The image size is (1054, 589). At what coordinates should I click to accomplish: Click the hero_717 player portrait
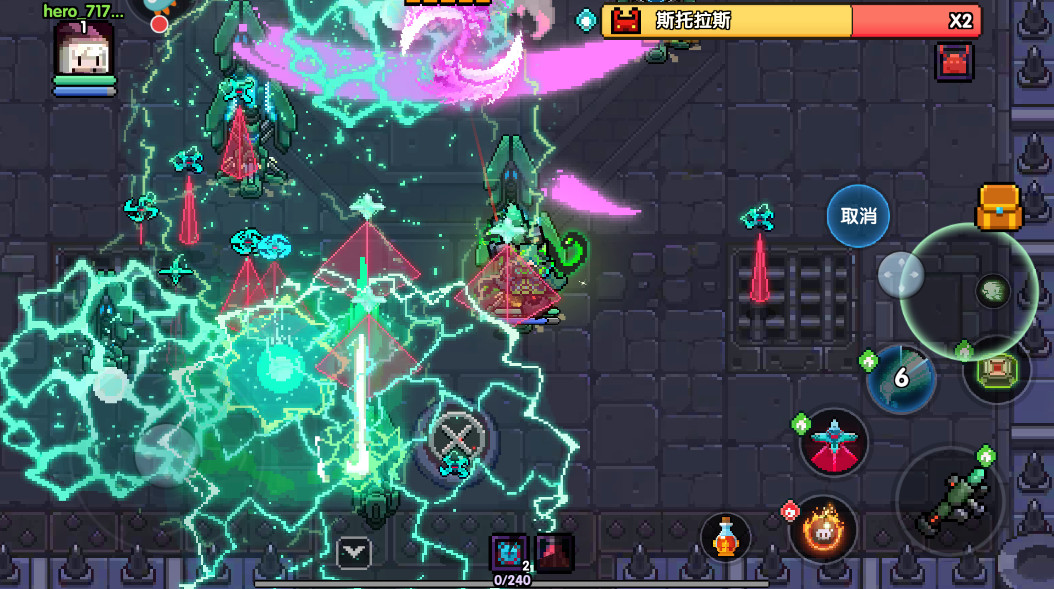(x=84, y=50)
